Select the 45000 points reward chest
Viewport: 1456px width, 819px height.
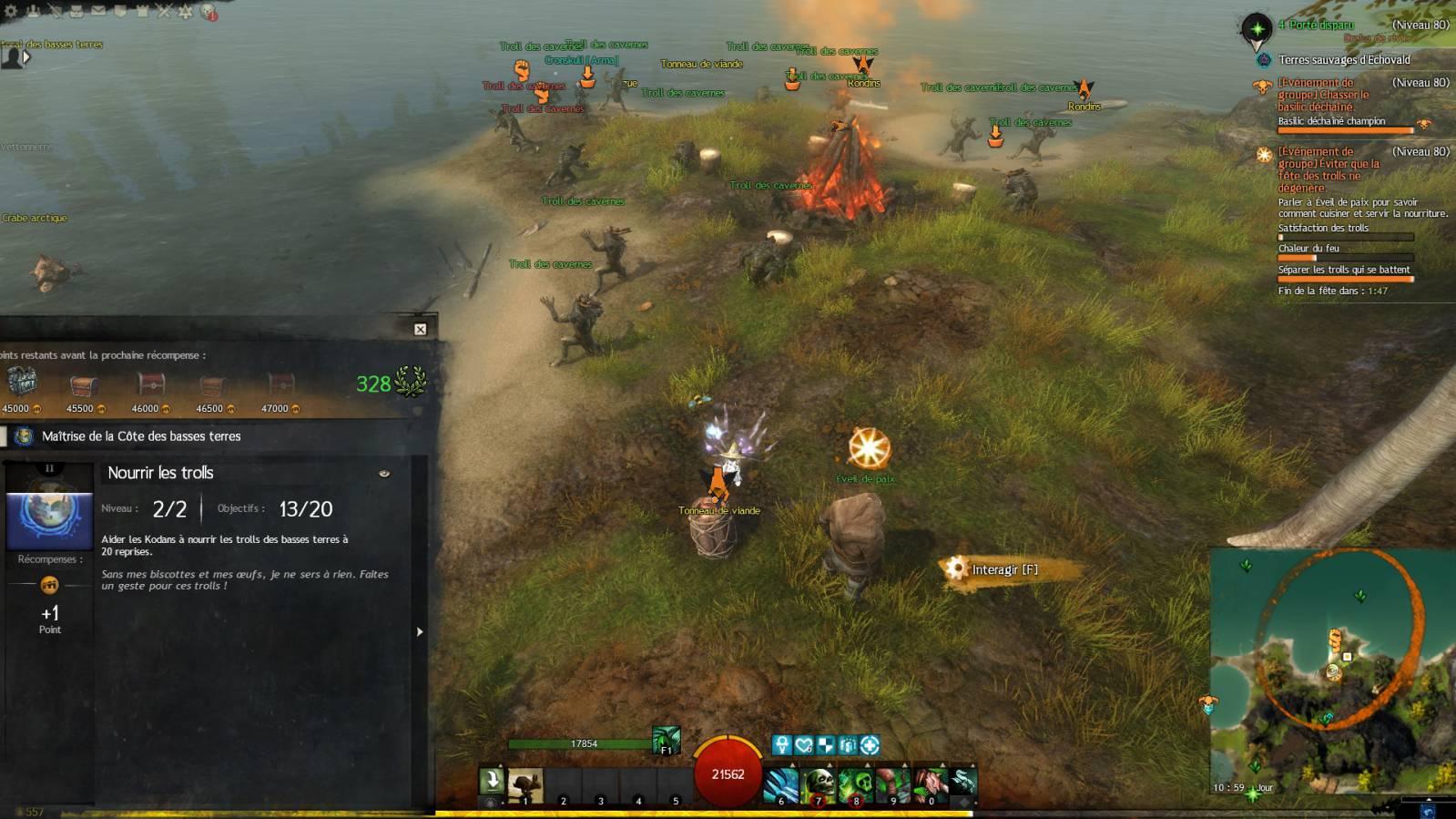pos(21,383)
